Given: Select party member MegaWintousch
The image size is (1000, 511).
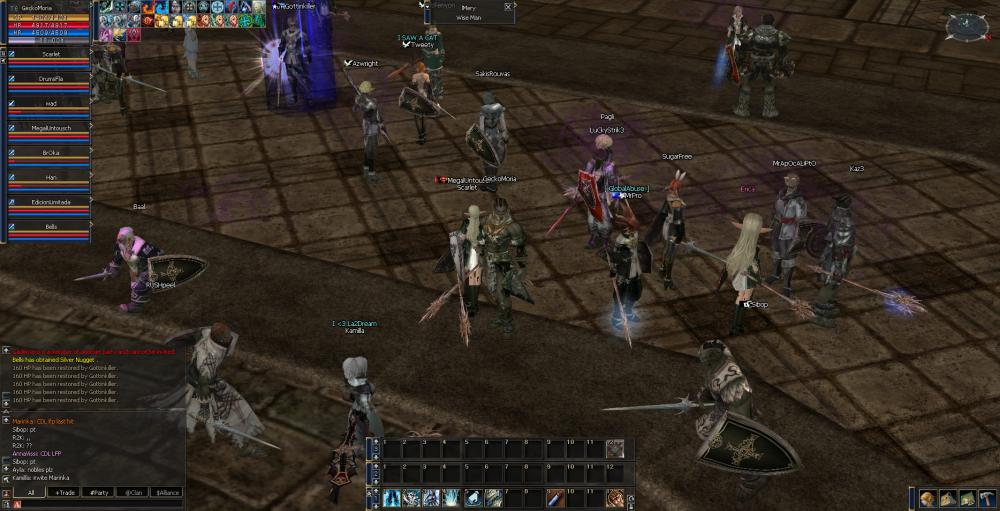Looking at the screenshot, I should pyautogui.click(x=51, y=128).
